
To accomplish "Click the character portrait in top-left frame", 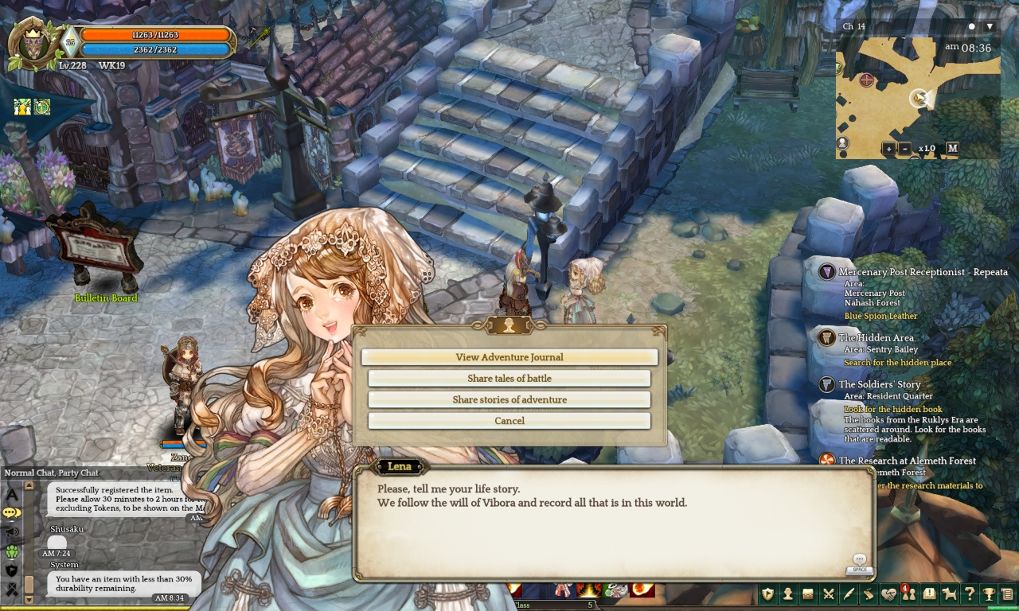I will [x=30, y=45].
